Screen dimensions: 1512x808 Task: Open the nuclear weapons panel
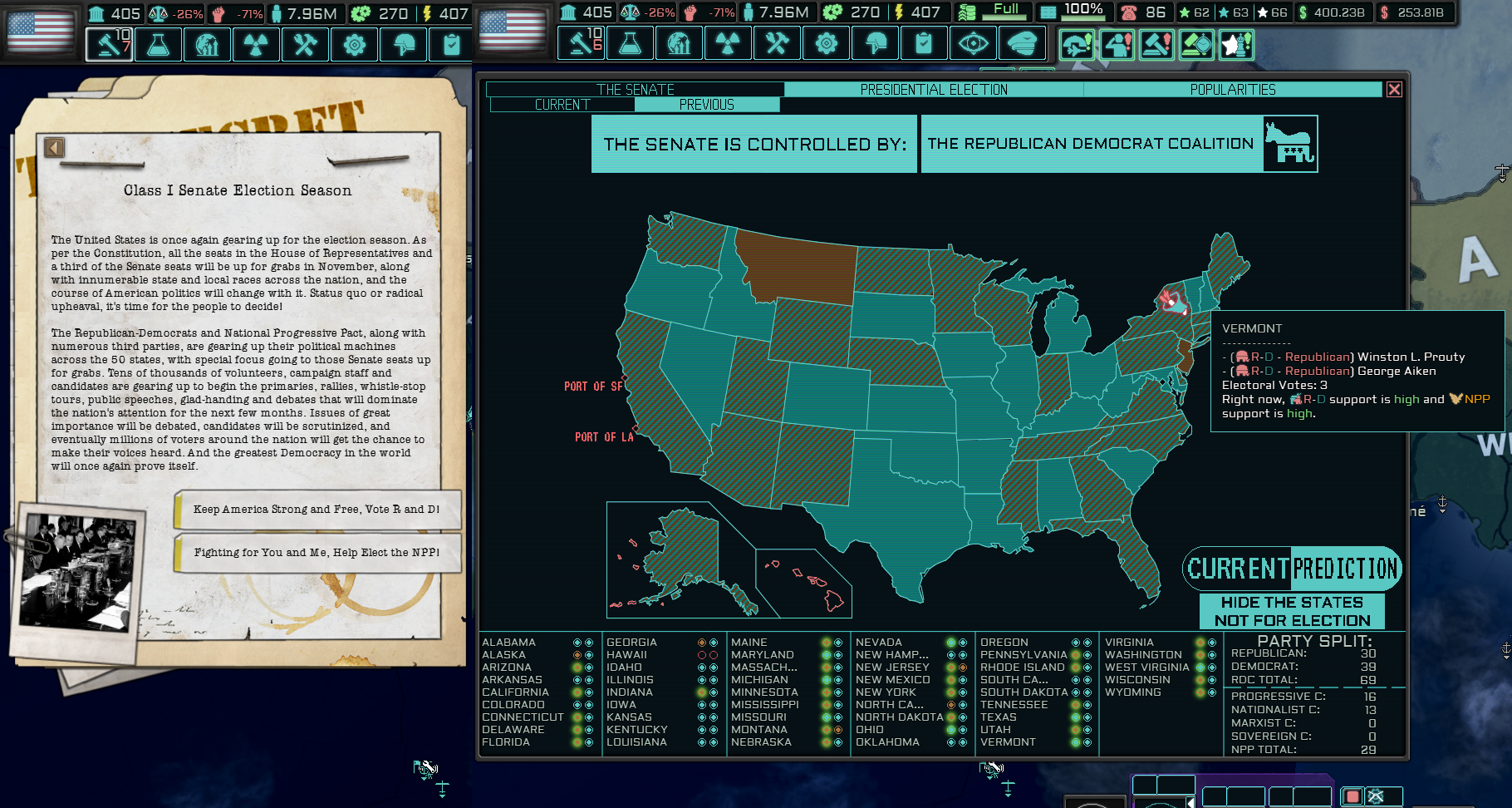728,44
